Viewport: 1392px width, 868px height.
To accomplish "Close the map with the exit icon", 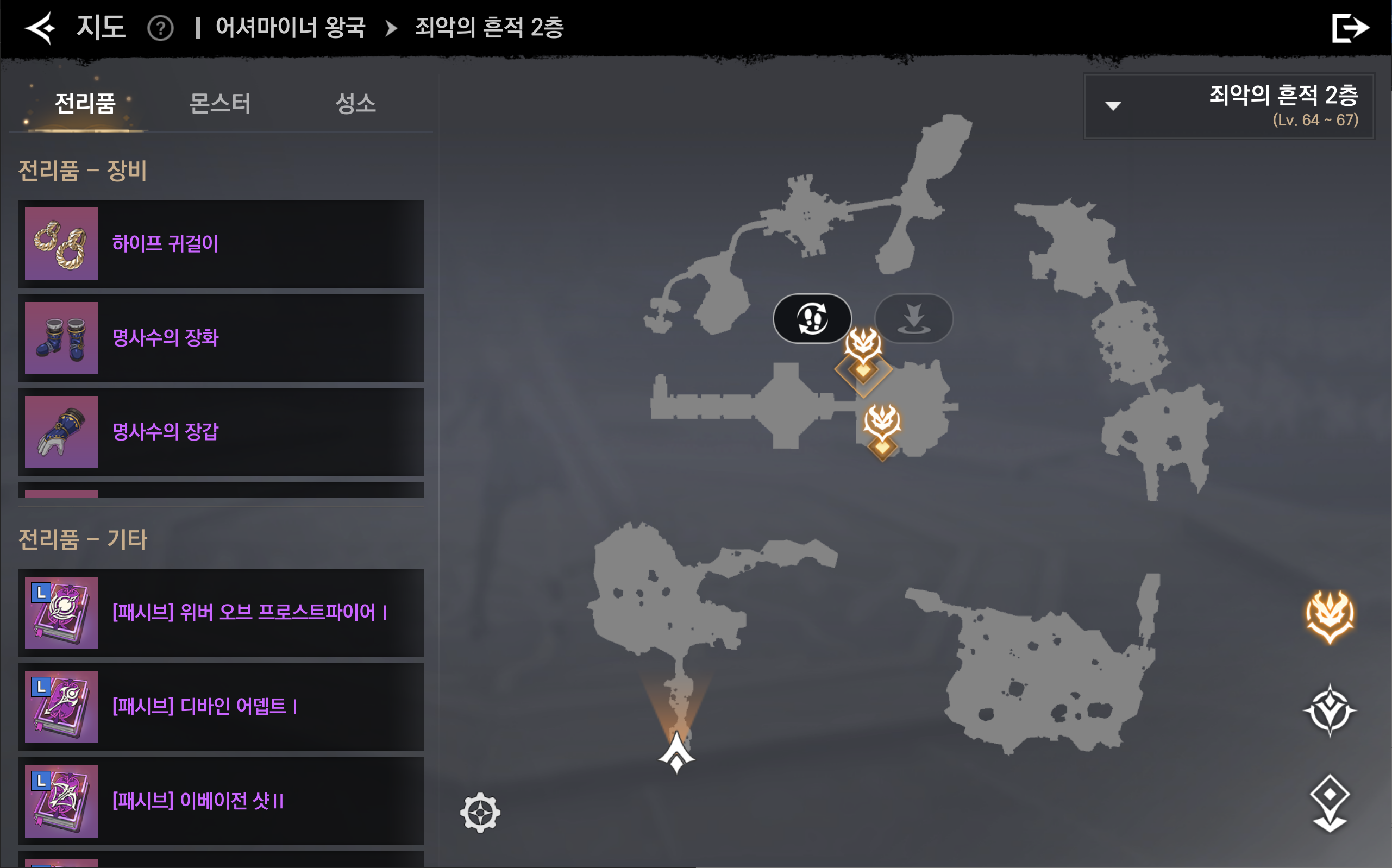I will 1350,28.
